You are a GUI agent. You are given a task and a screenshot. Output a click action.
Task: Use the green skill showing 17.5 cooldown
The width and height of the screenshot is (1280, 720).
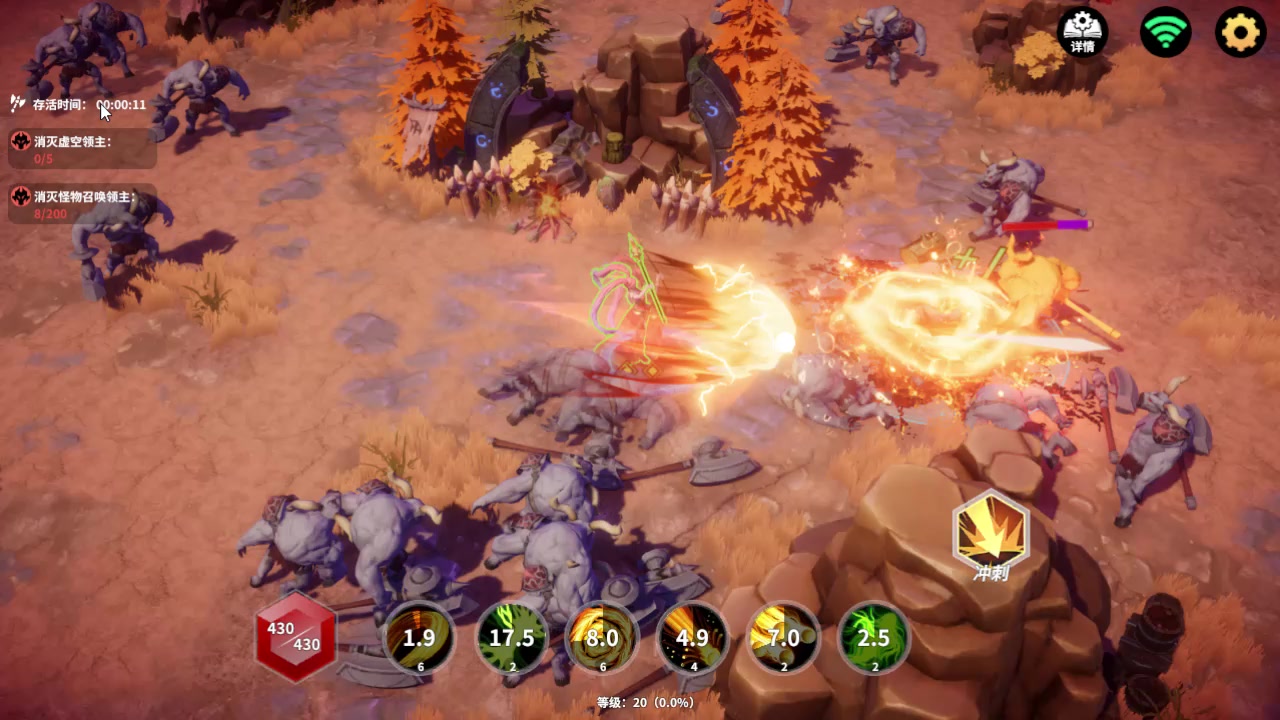[511, 638]
